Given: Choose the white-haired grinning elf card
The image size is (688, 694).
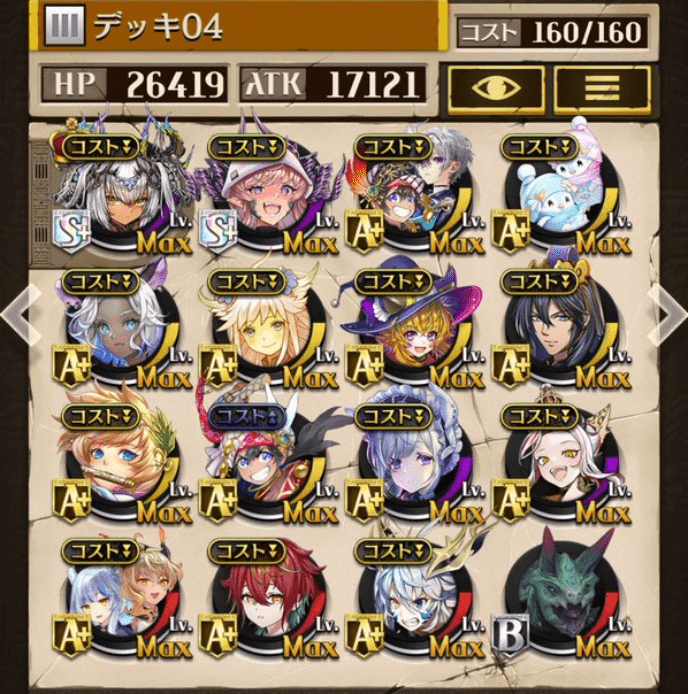Looking at the screenshot, I should click(x=560, y=463).
